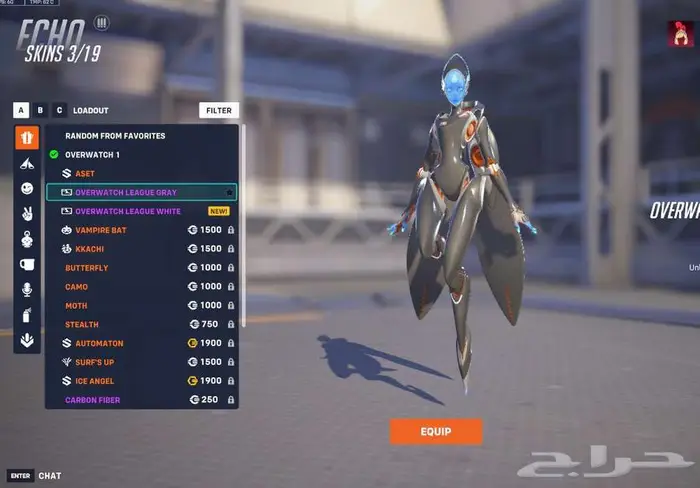Switch to loadout B
Viewport: 700px width, 488px height.
click(x=40, y=110)
